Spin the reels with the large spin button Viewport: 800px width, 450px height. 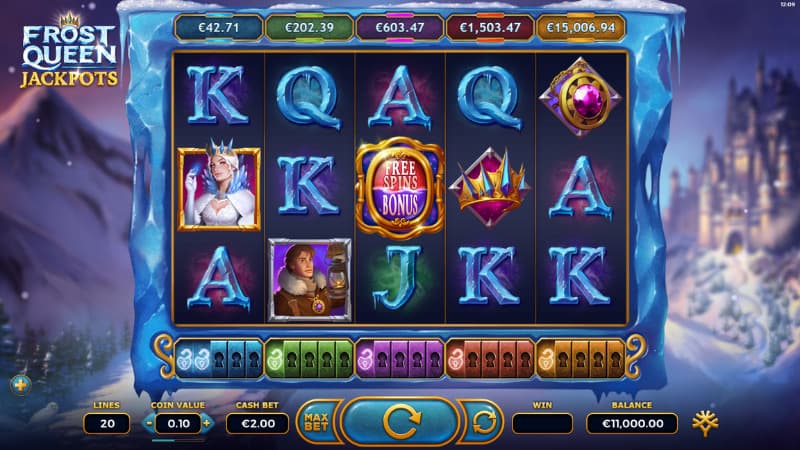point(400,422)
